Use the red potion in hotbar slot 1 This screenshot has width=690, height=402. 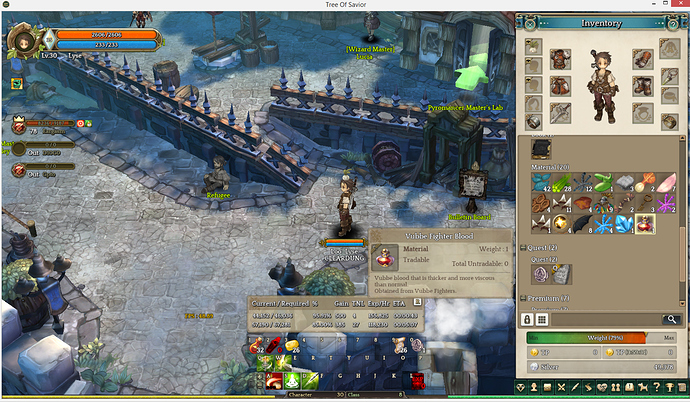pyautogui.click(x=258, y=345)
